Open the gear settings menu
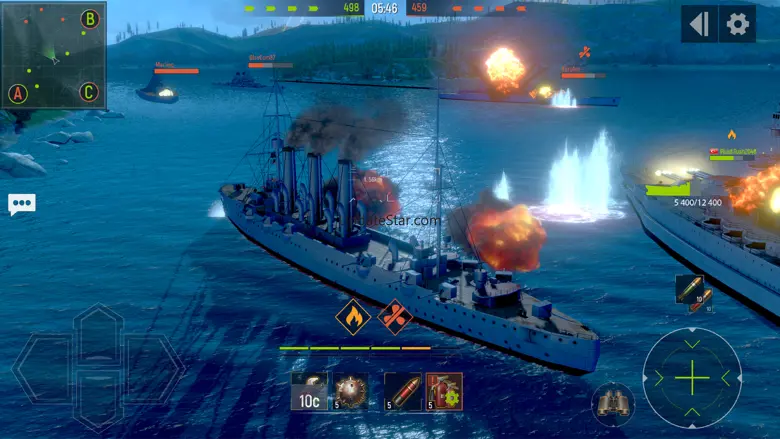The width and height of the screenshot is (780, 439). pos(738,24)
